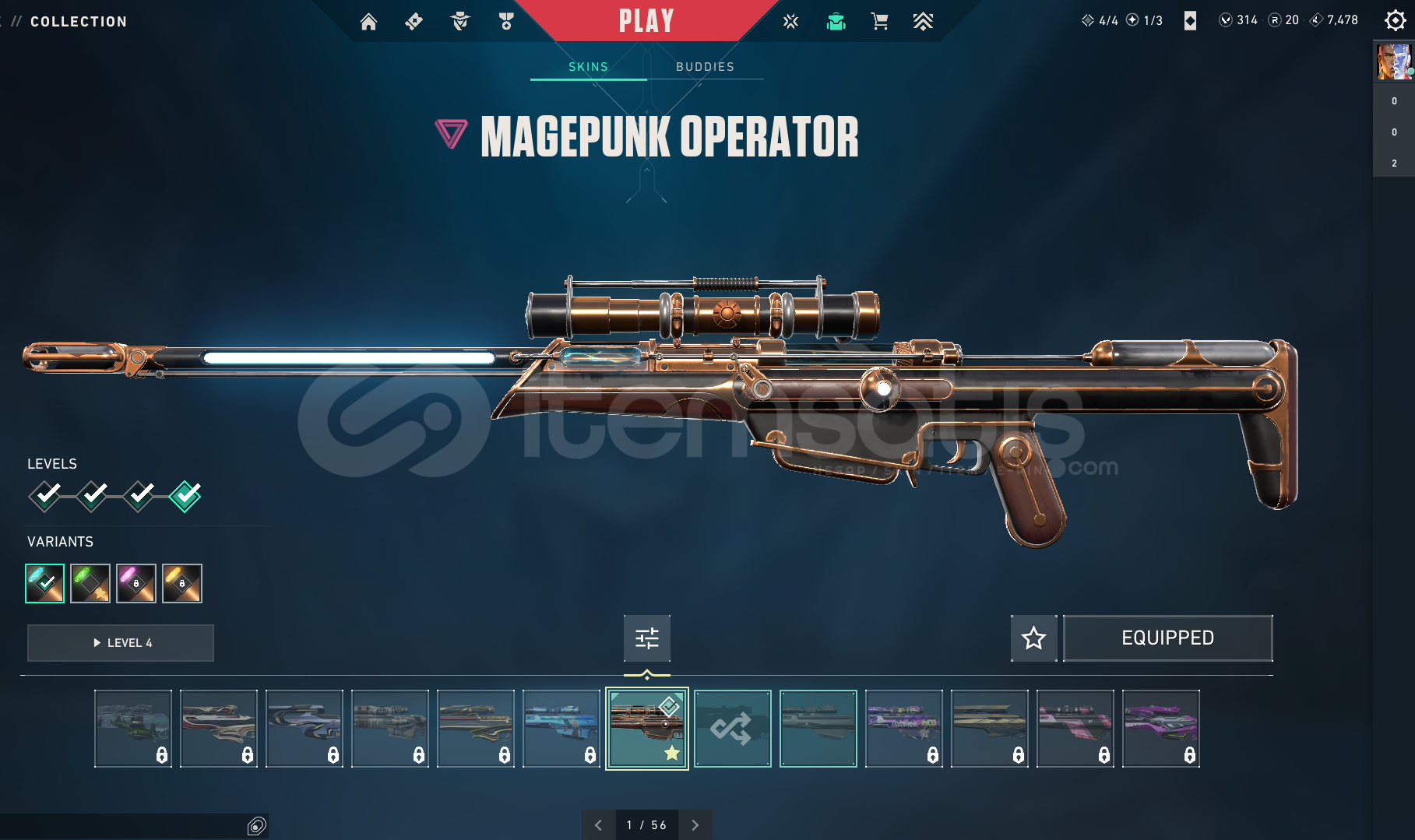Open the player avatar portrait
Screen dimensions: 1415x840
coord(1393,62)
